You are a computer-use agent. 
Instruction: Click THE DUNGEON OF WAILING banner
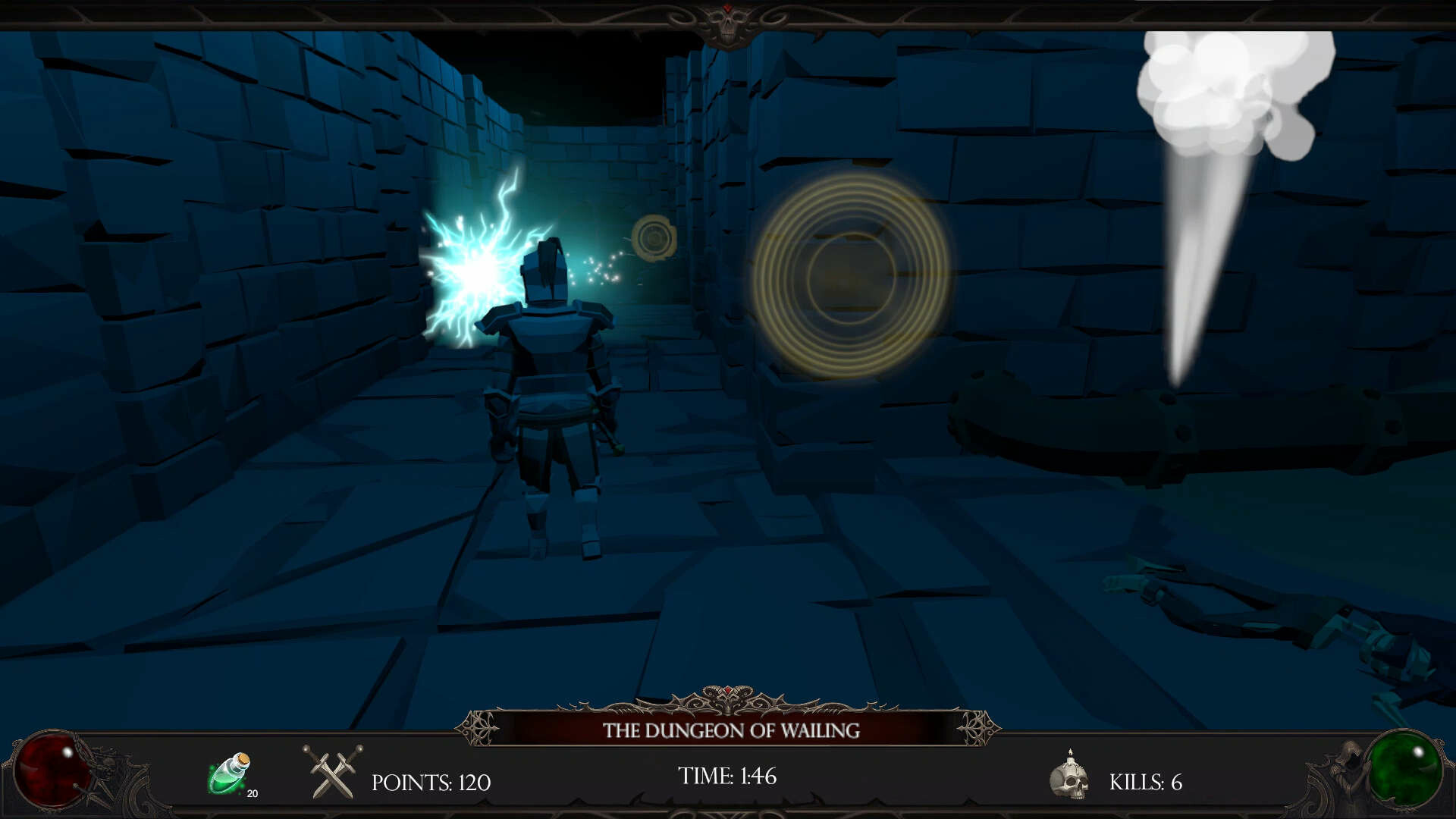(732, 731)
